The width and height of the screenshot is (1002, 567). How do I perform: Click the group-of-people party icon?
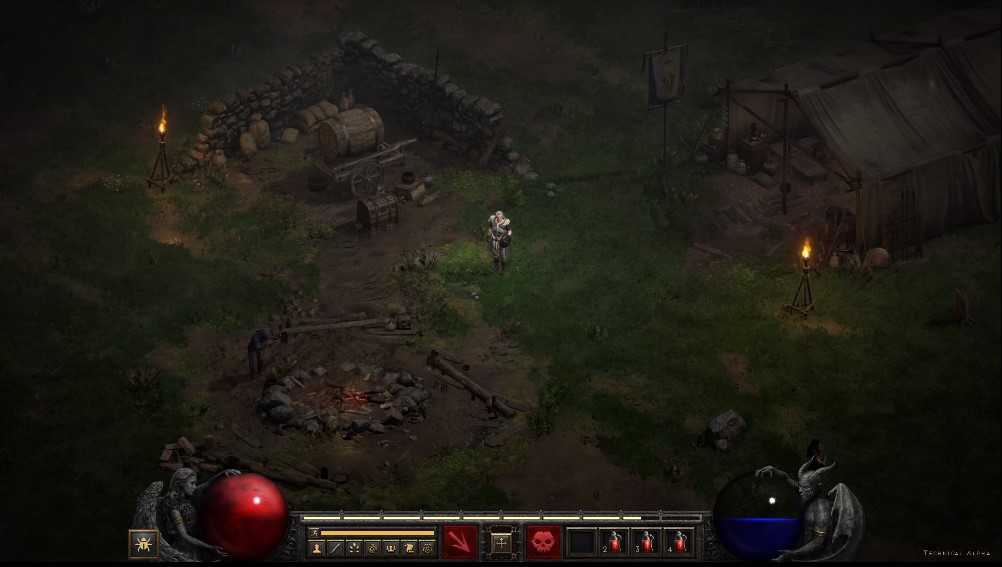click(x=390, y=548)
